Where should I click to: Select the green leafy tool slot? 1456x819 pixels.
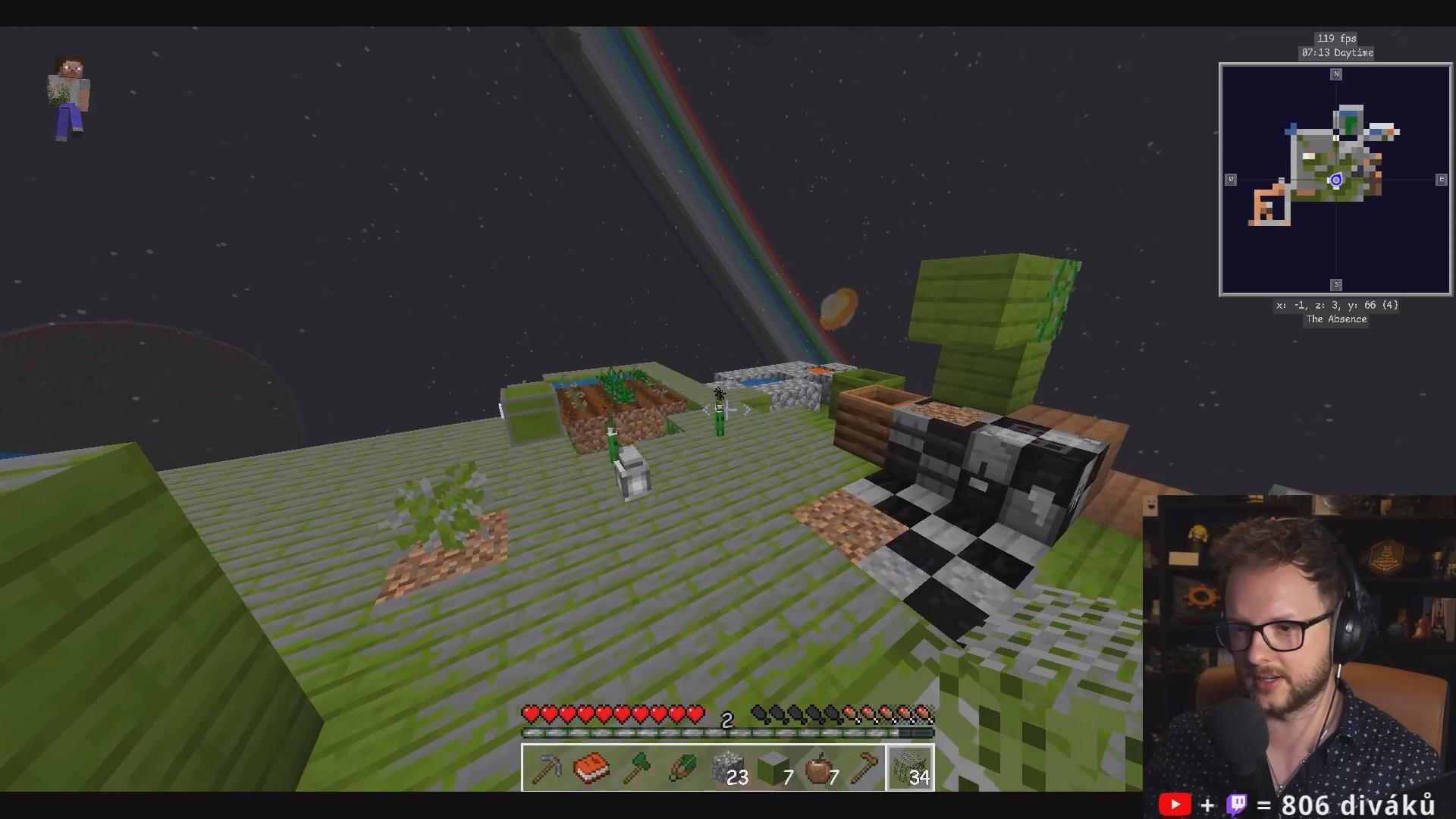tap(682, 768)
